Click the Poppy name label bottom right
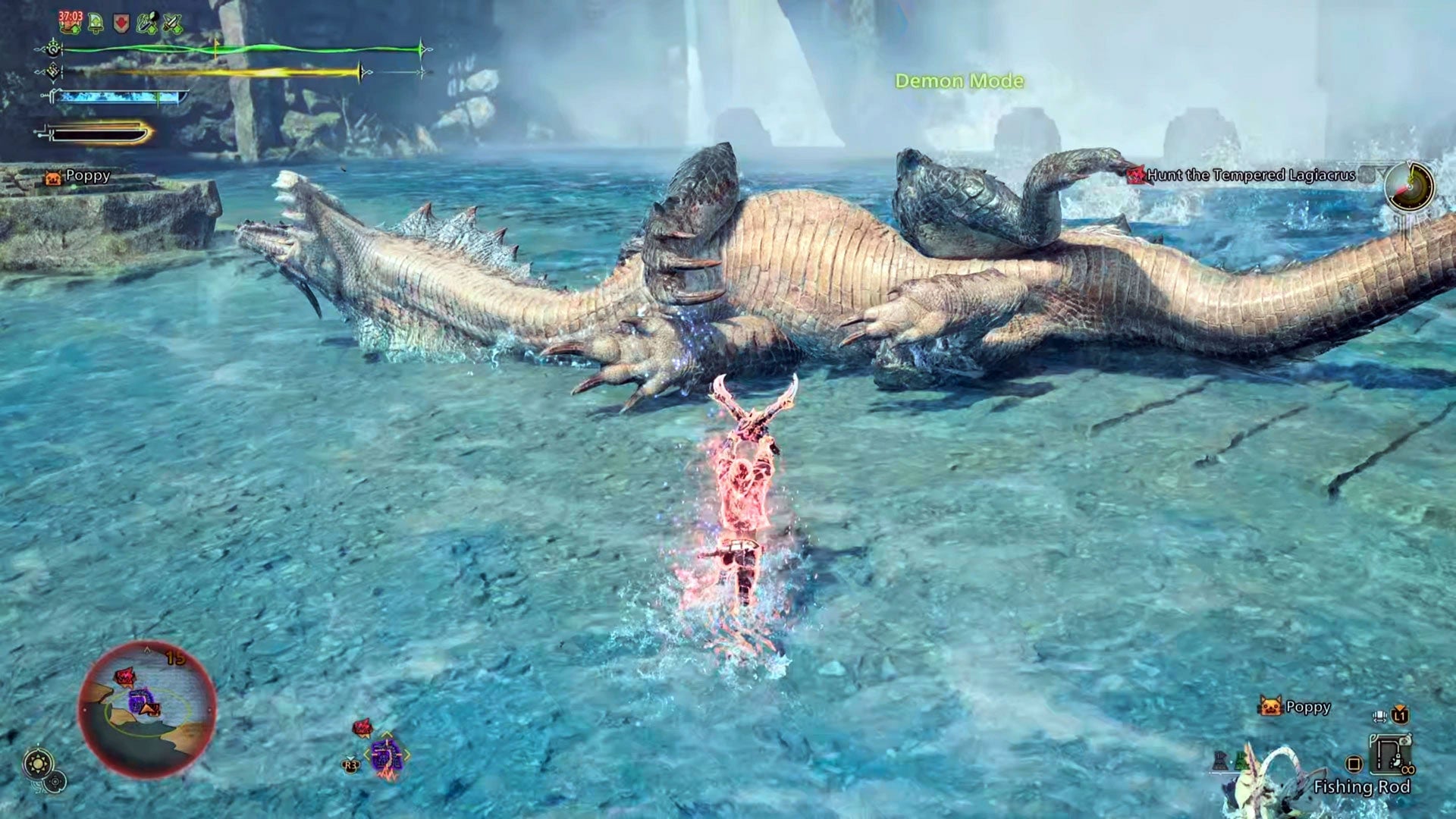1456x819 pixels. 1308,707
